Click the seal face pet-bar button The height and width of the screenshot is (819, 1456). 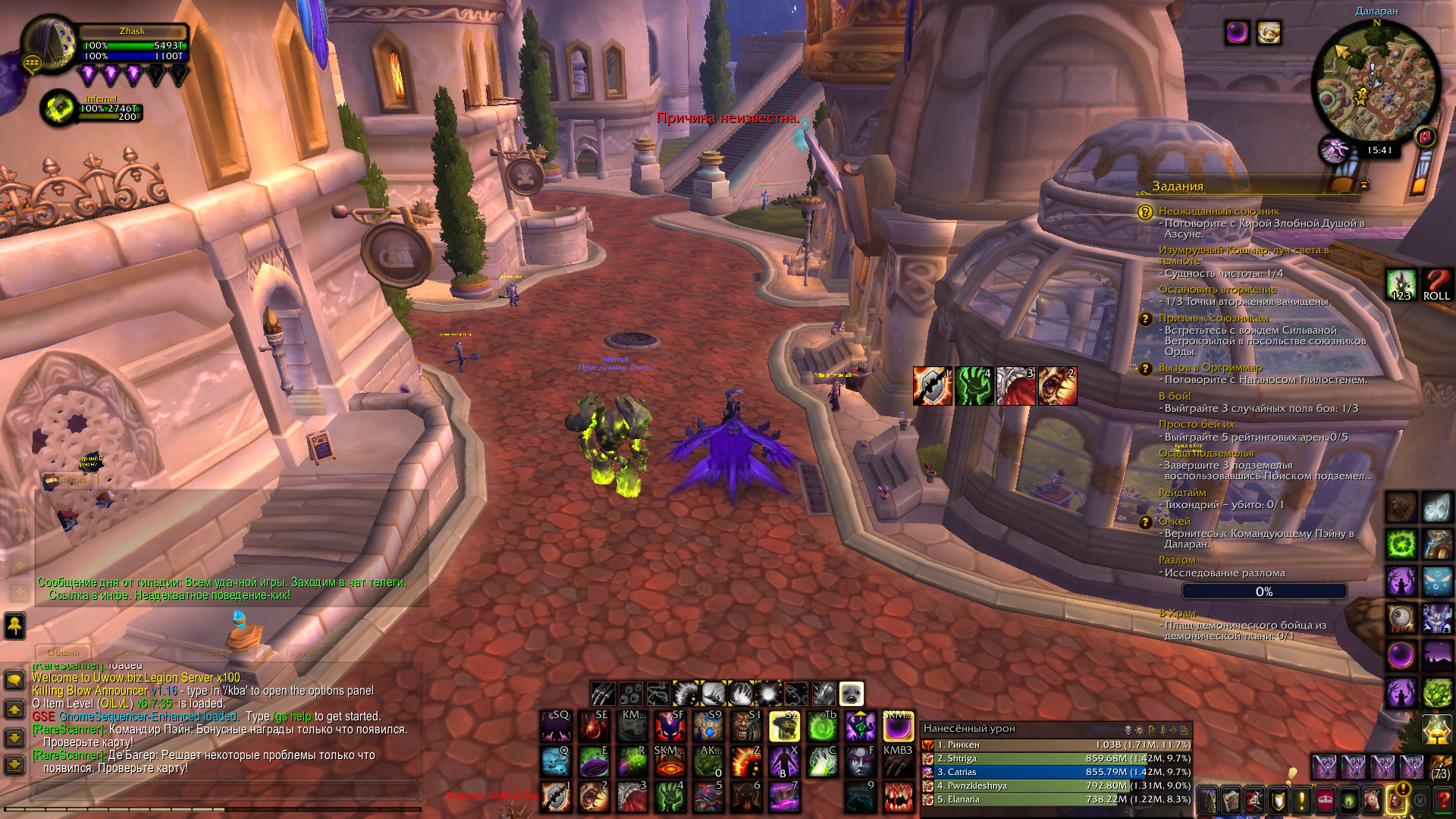(851, 694)
